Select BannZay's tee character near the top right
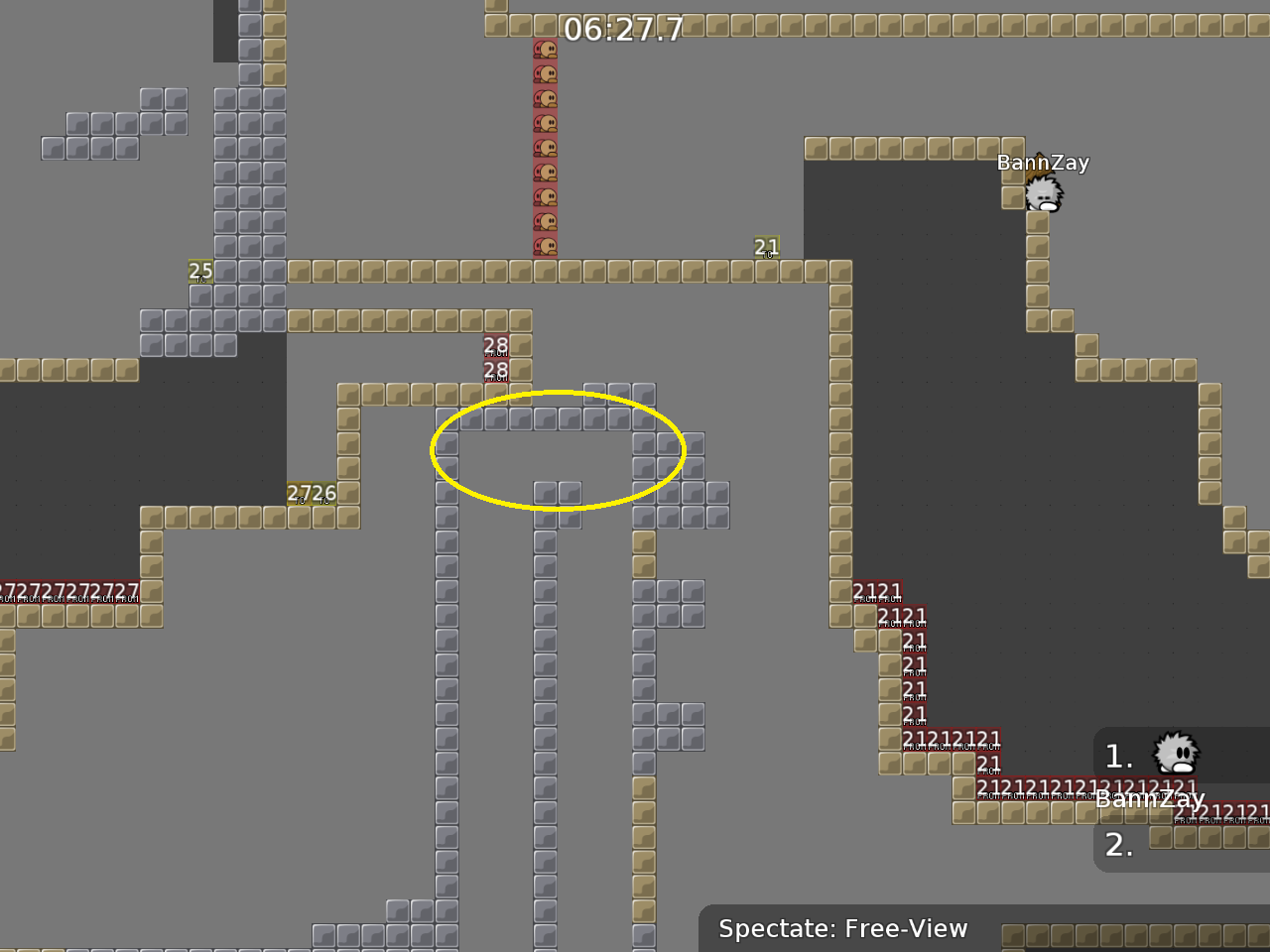Screen dimensions: 1270x952 click(x=1044, y=193)
